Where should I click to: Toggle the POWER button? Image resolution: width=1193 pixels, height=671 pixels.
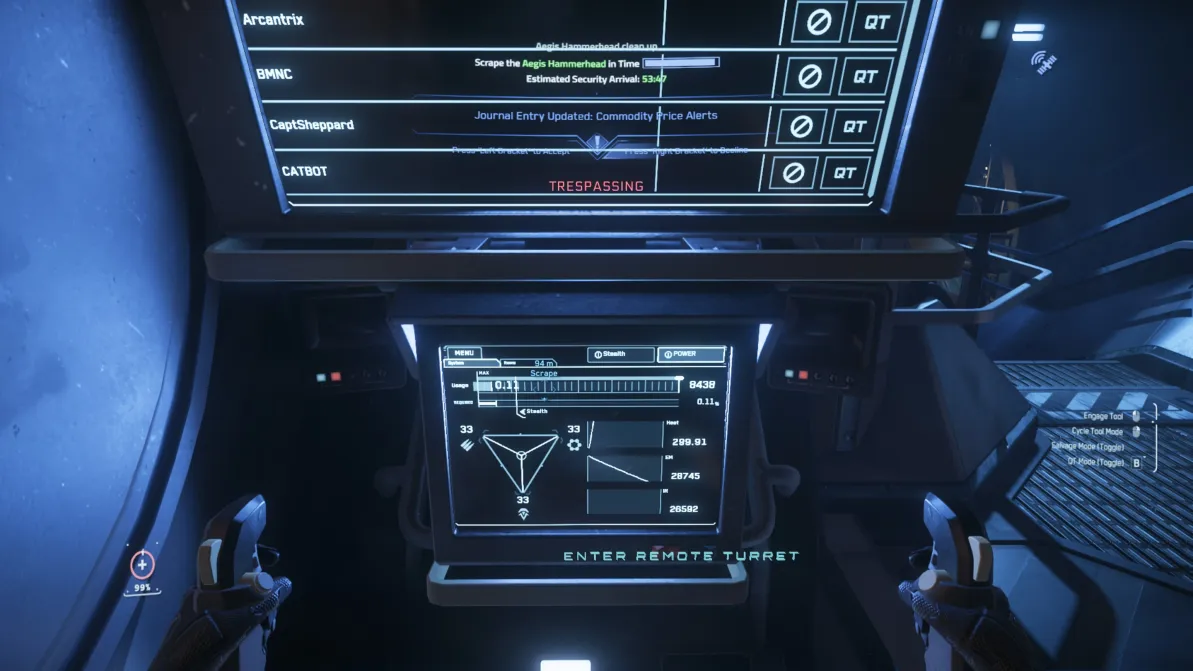pos(692,354)
